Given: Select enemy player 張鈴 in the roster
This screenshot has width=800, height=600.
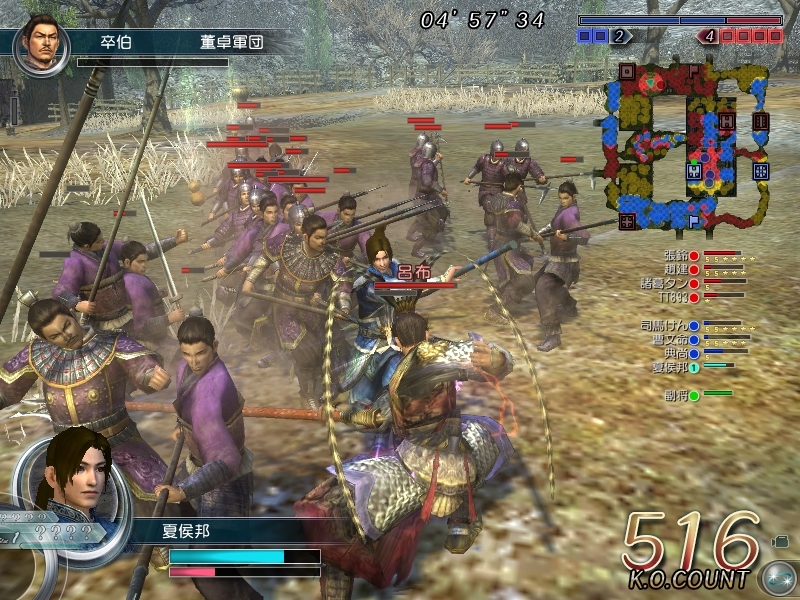Looking at the screenshot, I should pyautogui.click(x=676, y=255).
